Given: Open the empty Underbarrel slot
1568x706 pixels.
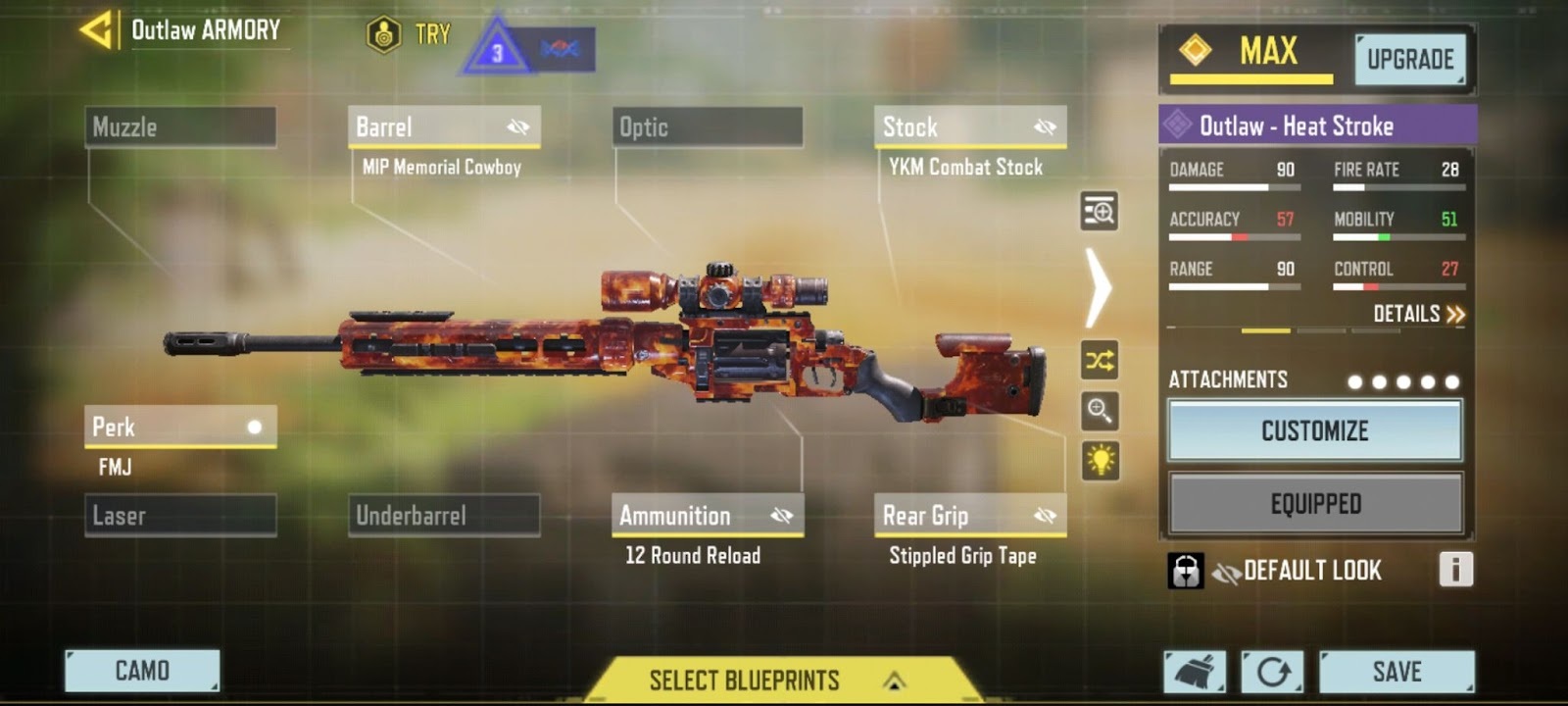Looking at the screenshot, I should click(443, 516).
